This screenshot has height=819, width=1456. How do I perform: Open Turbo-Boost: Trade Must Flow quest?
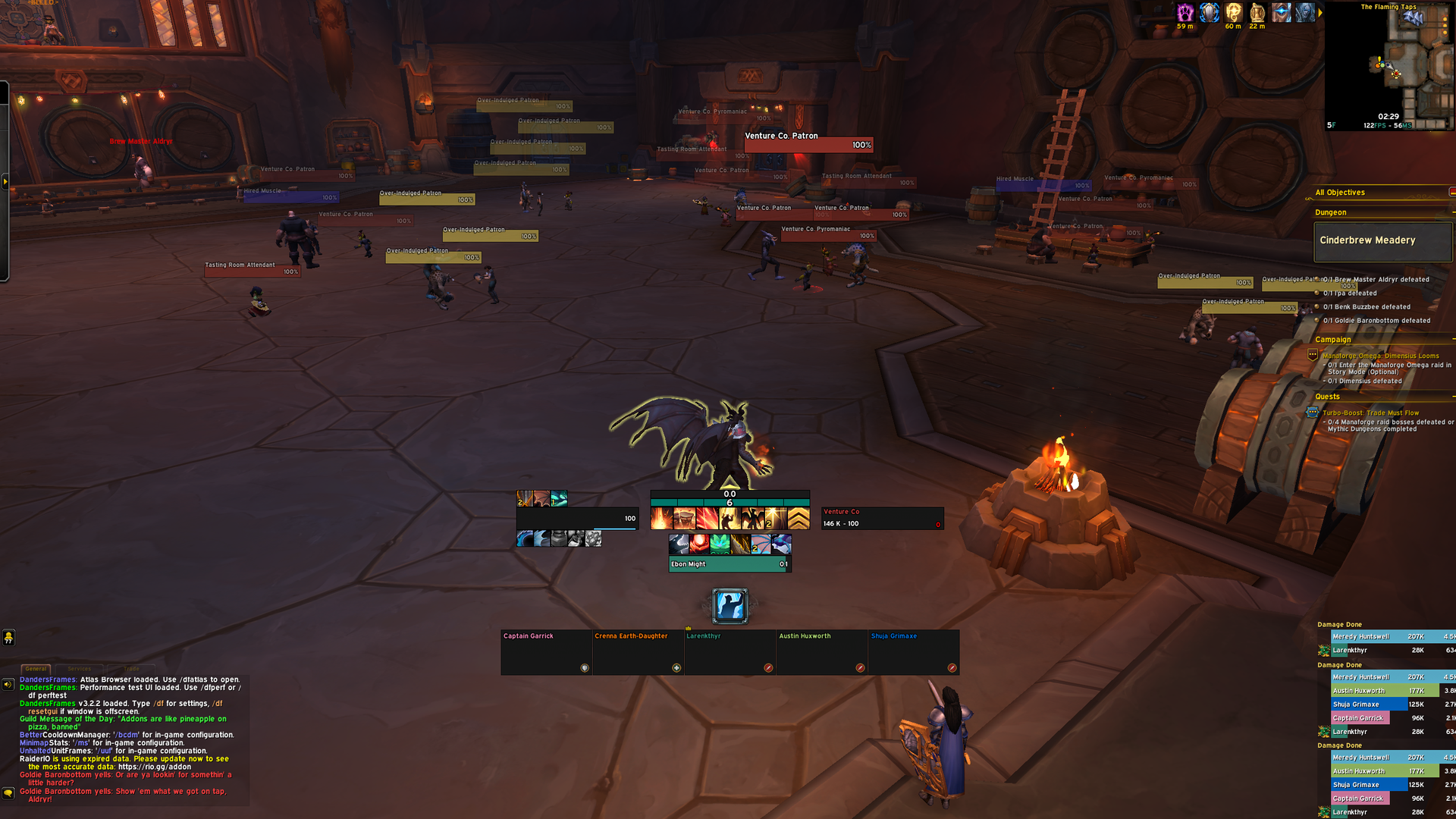point(1370,413)
